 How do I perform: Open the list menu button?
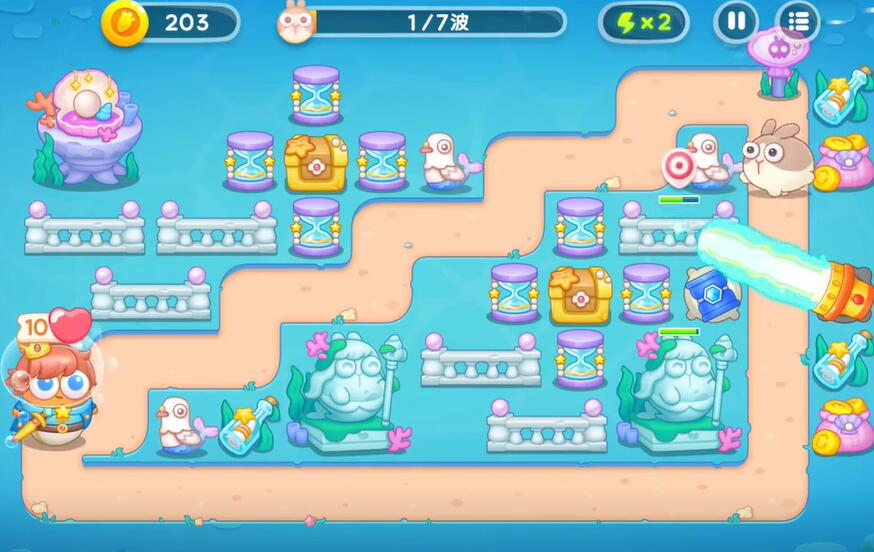click(x=797, y=22)
